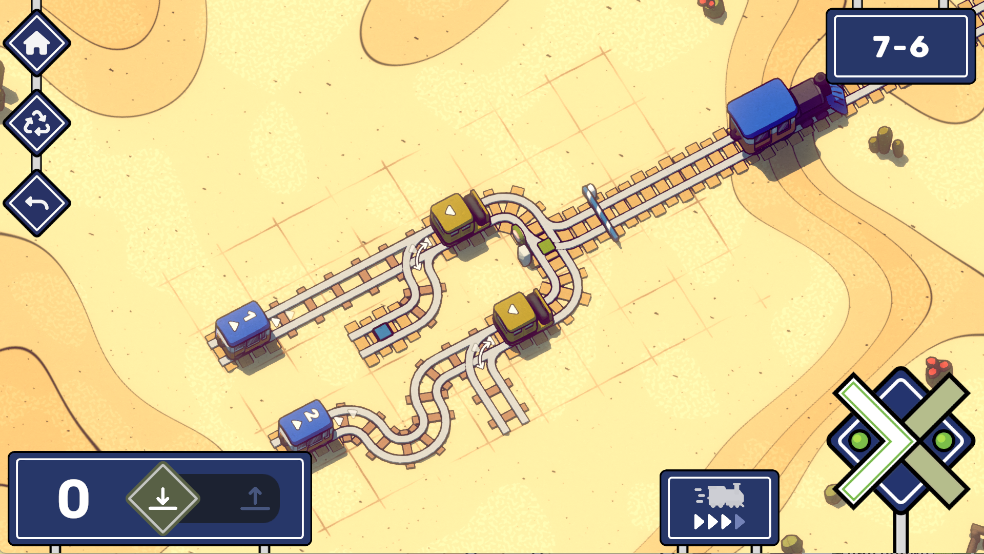Restart the level with the recycle arrows button
The image size is (984, 554).
point(37,124)
